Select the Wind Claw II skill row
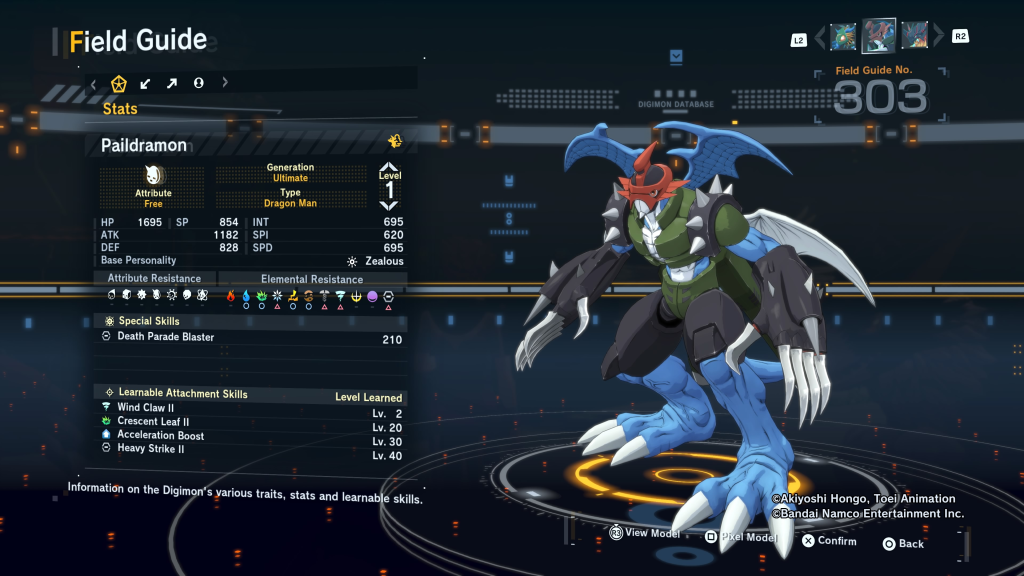Screen dimensions: 1024x576 (252, 408)
